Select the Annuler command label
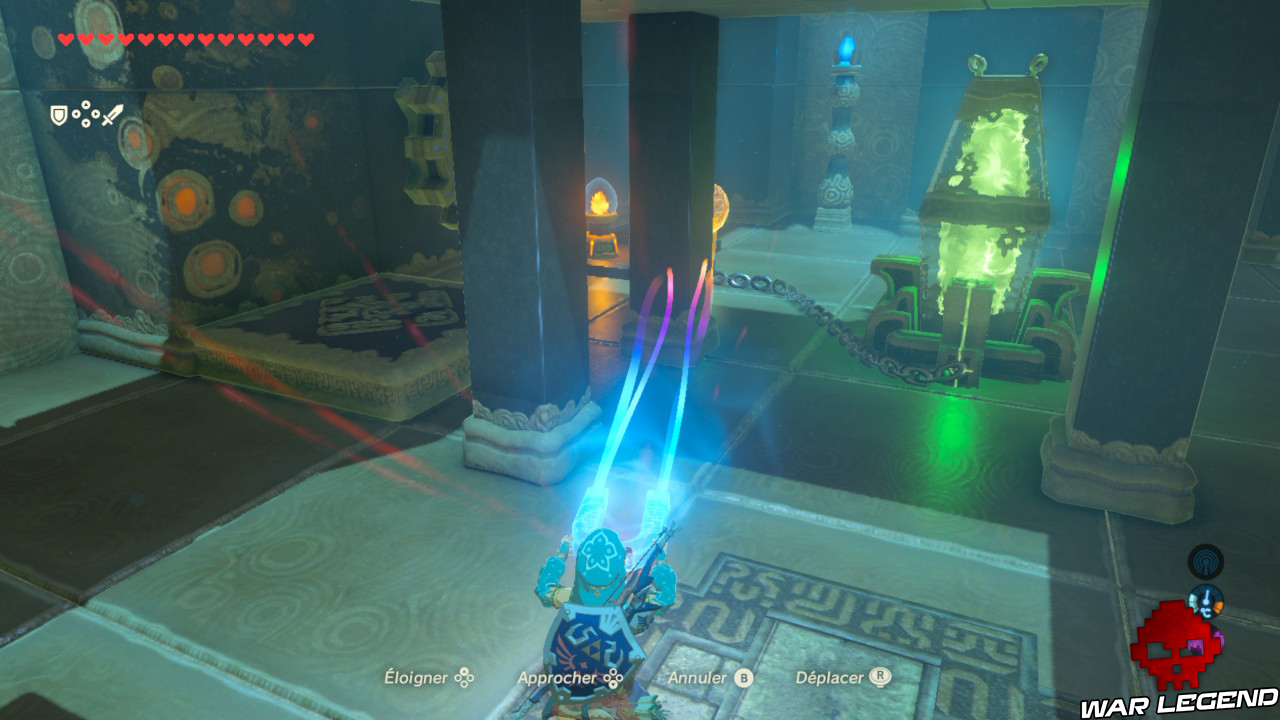Screen dimensions: 1280x720 click(x=697, y=677)
